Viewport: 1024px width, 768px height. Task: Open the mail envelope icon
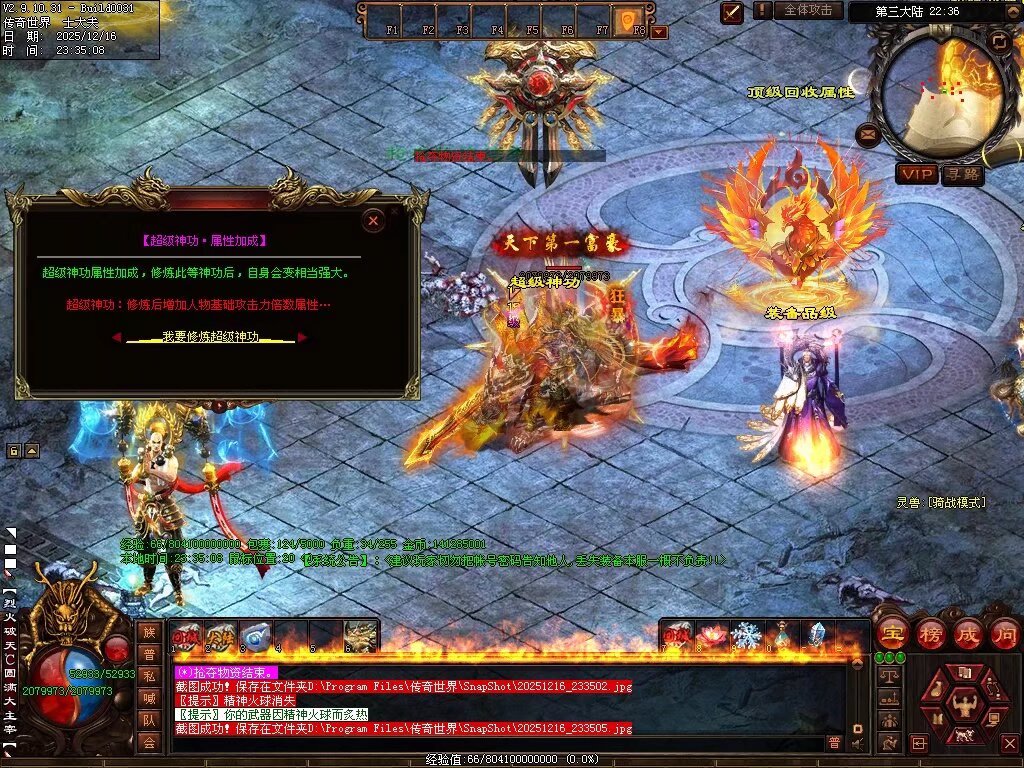[868, 134]
